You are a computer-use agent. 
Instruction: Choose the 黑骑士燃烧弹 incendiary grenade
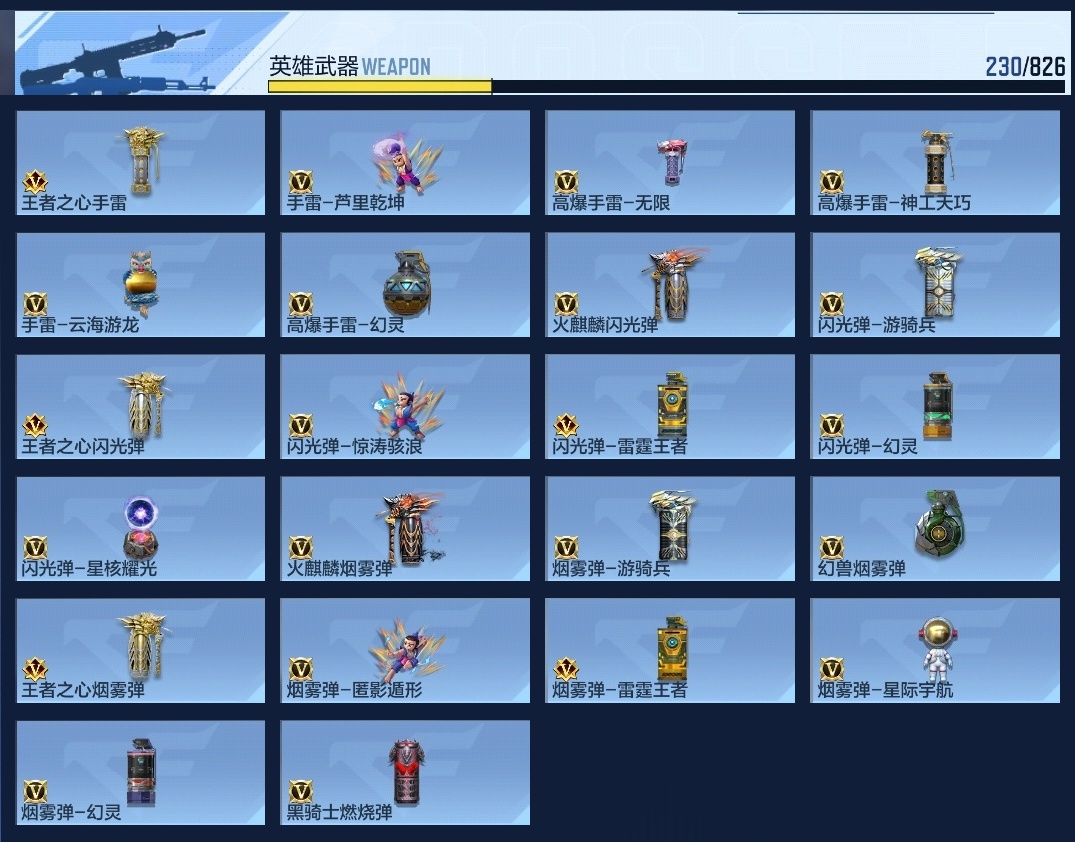(405, 772)
